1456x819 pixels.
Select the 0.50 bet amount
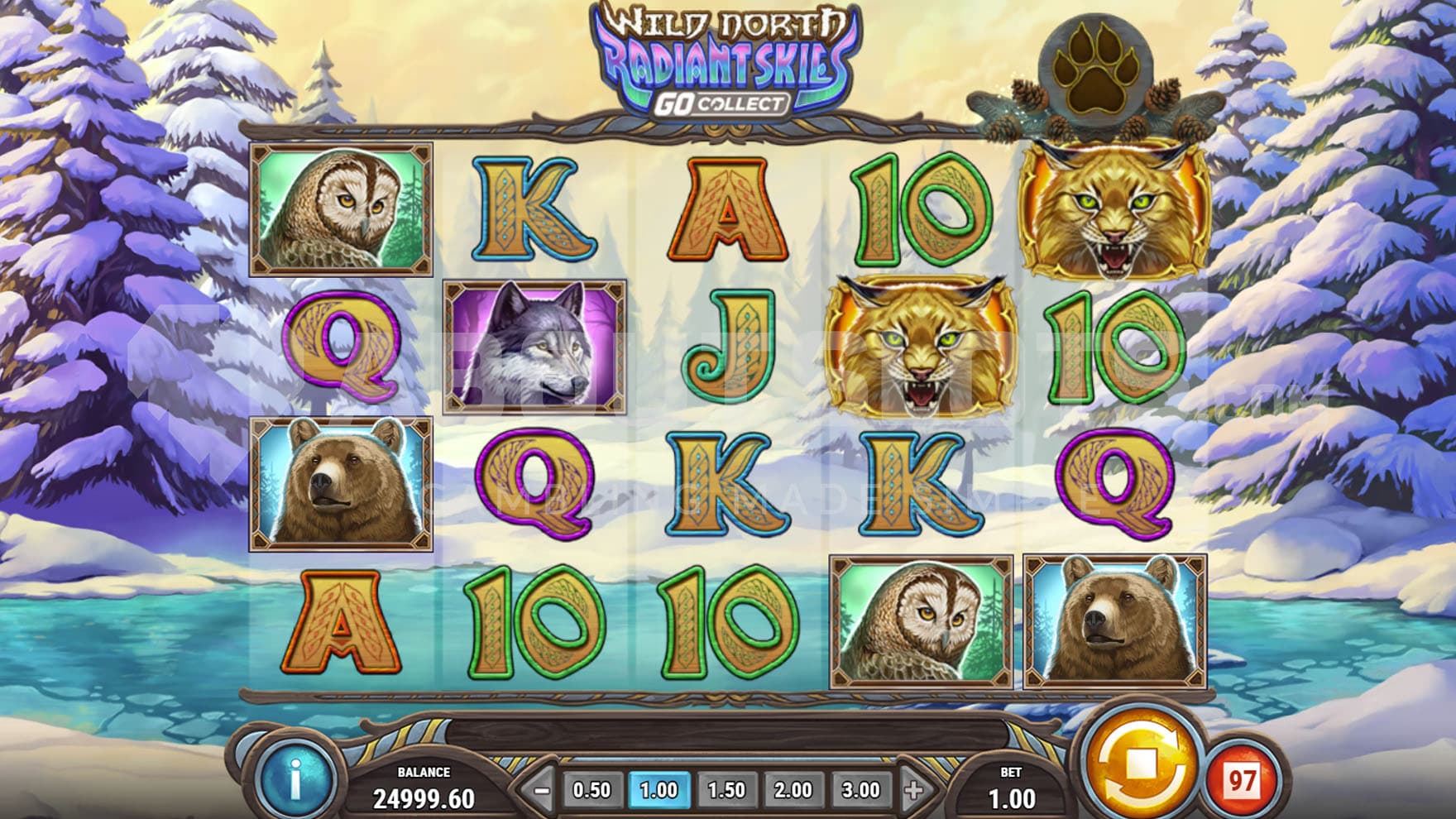point(592,791)
